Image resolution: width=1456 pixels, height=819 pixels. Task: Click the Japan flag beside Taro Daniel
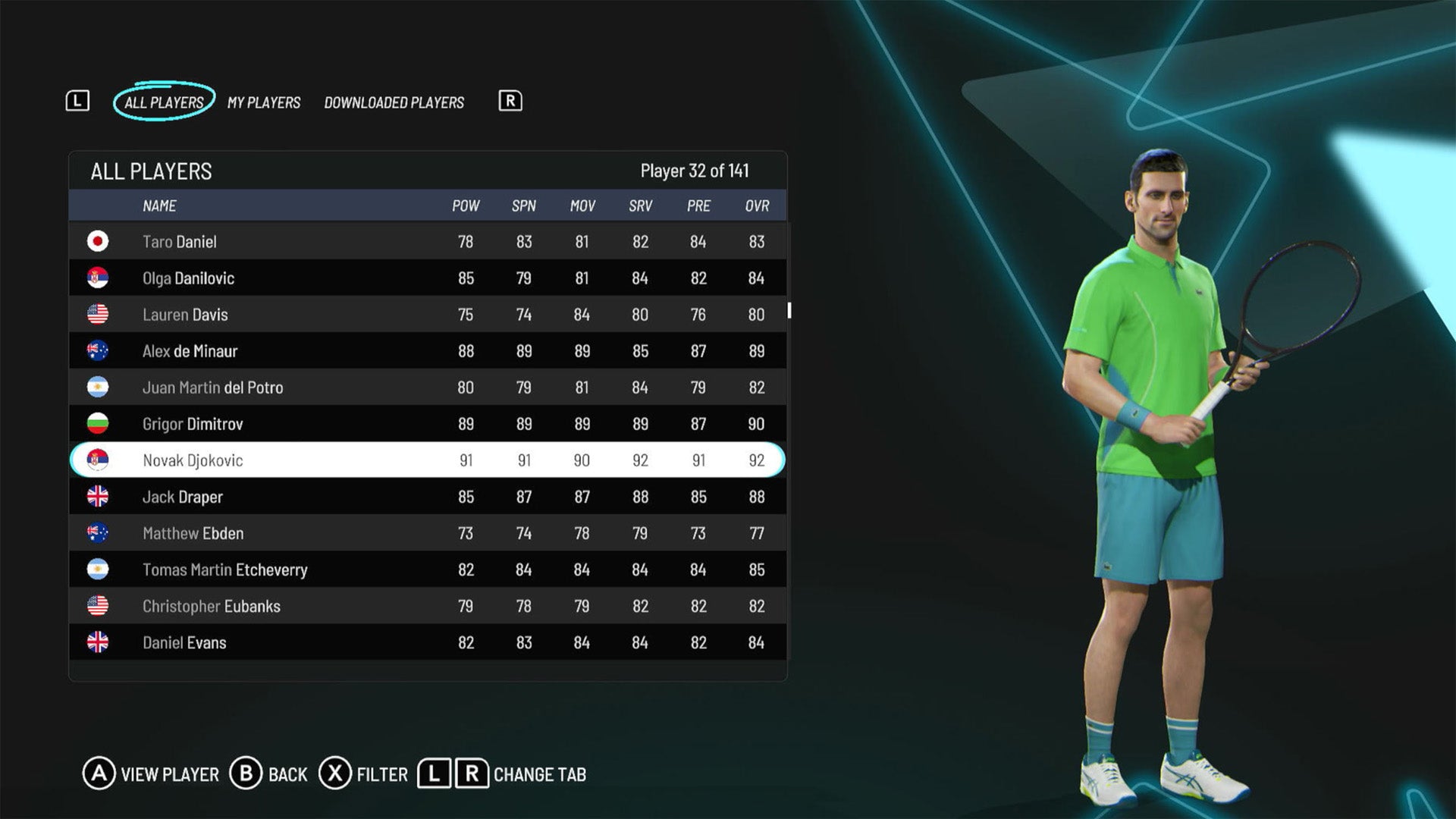(x=98, y=241)
